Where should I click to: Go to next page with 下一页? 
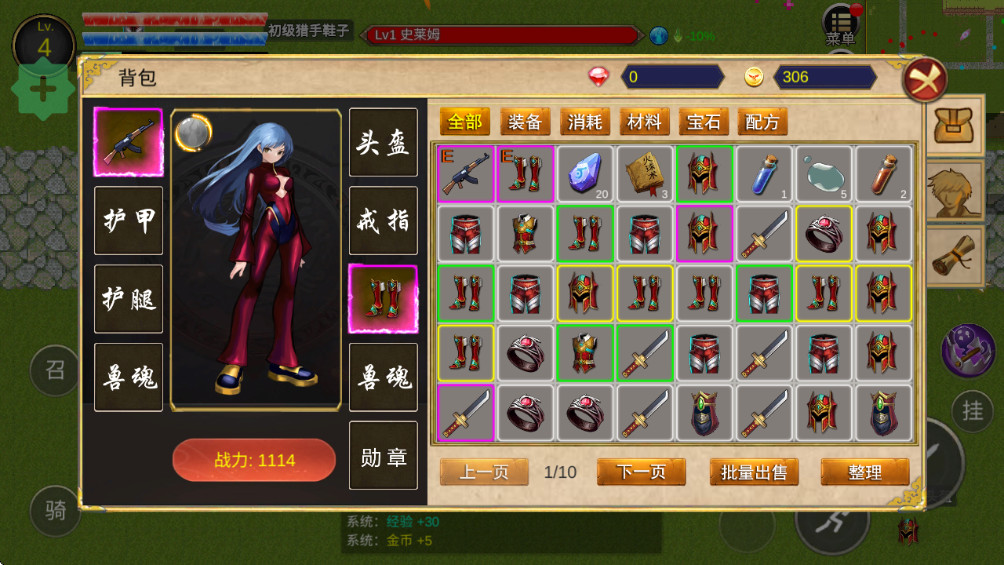641,472
